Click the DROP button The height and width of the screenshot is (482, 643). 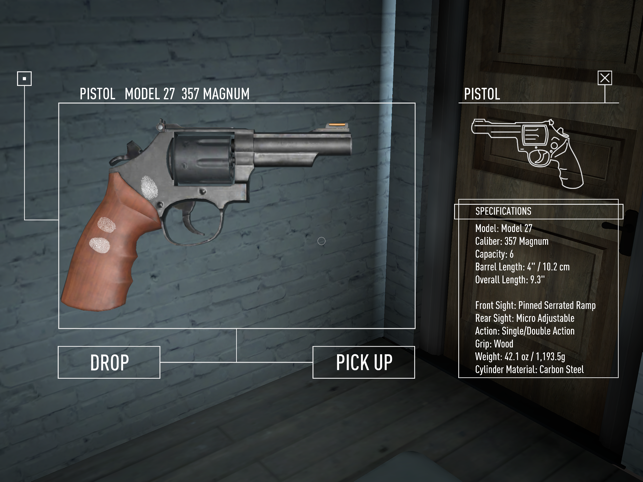click(x=109, y=362)
